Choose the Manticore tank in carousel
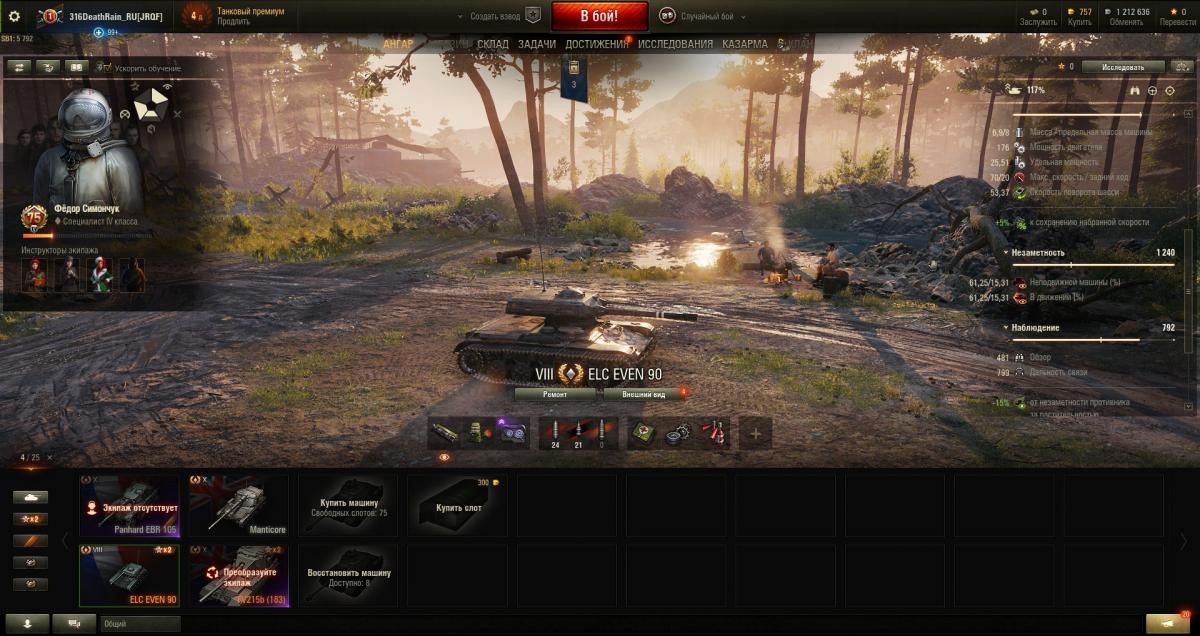 tap(238, 505)
